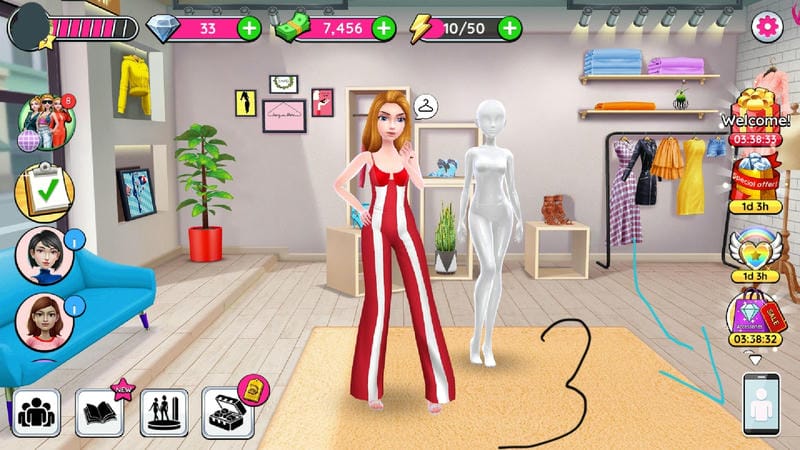Add more diamonds with the plus button

(x=249, y=28)
